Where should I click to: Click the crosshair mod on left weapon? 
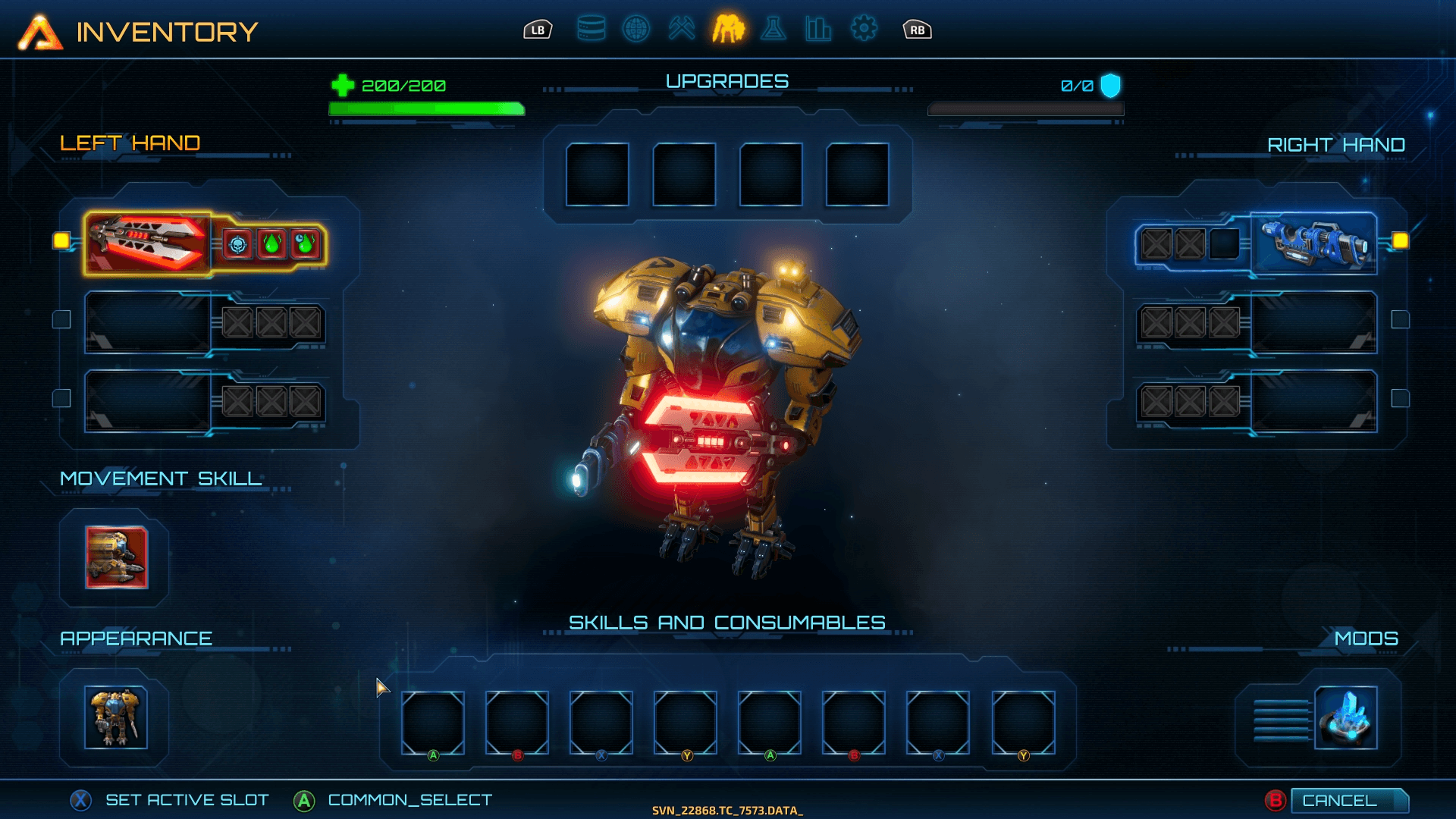tap(238, 245)
